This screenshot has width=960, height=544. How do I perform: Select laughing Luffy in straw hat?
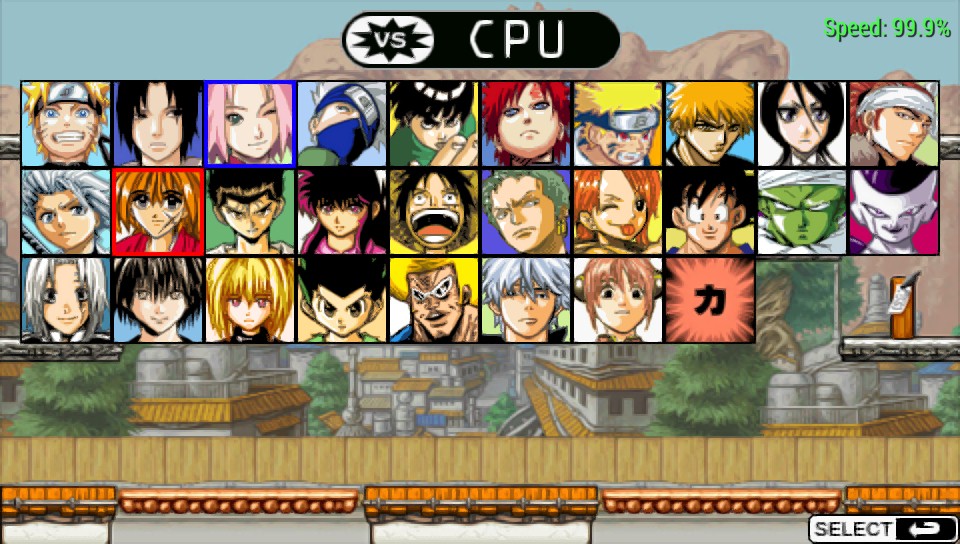tap(434, 212)
